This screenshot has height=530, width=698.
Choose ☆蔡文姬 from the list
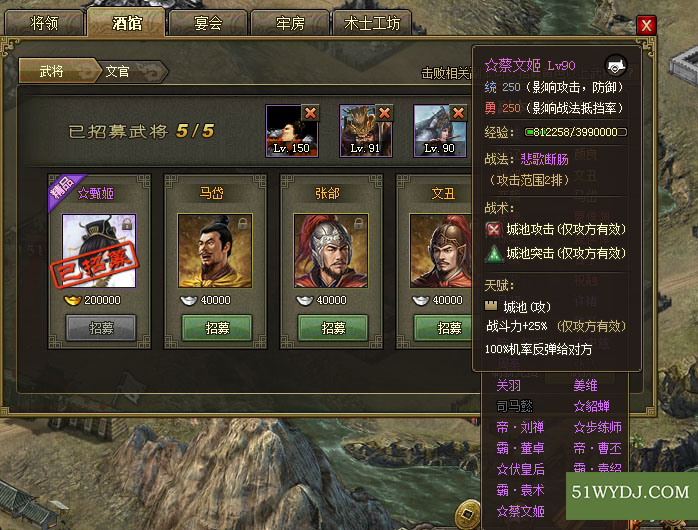point(521,510)
